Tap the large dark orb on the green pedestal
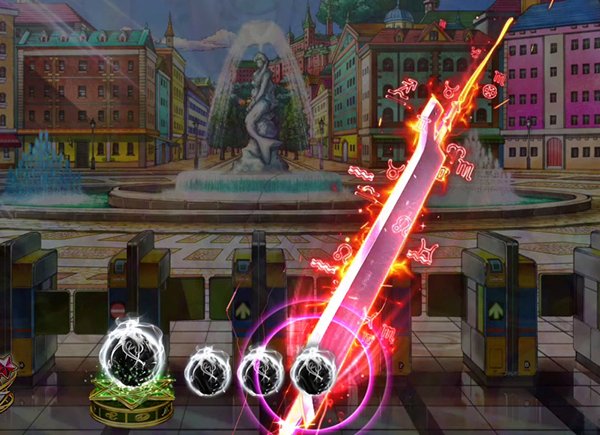Image resolution: width=600 pixels, height=435 pixels. click(129, 356)
